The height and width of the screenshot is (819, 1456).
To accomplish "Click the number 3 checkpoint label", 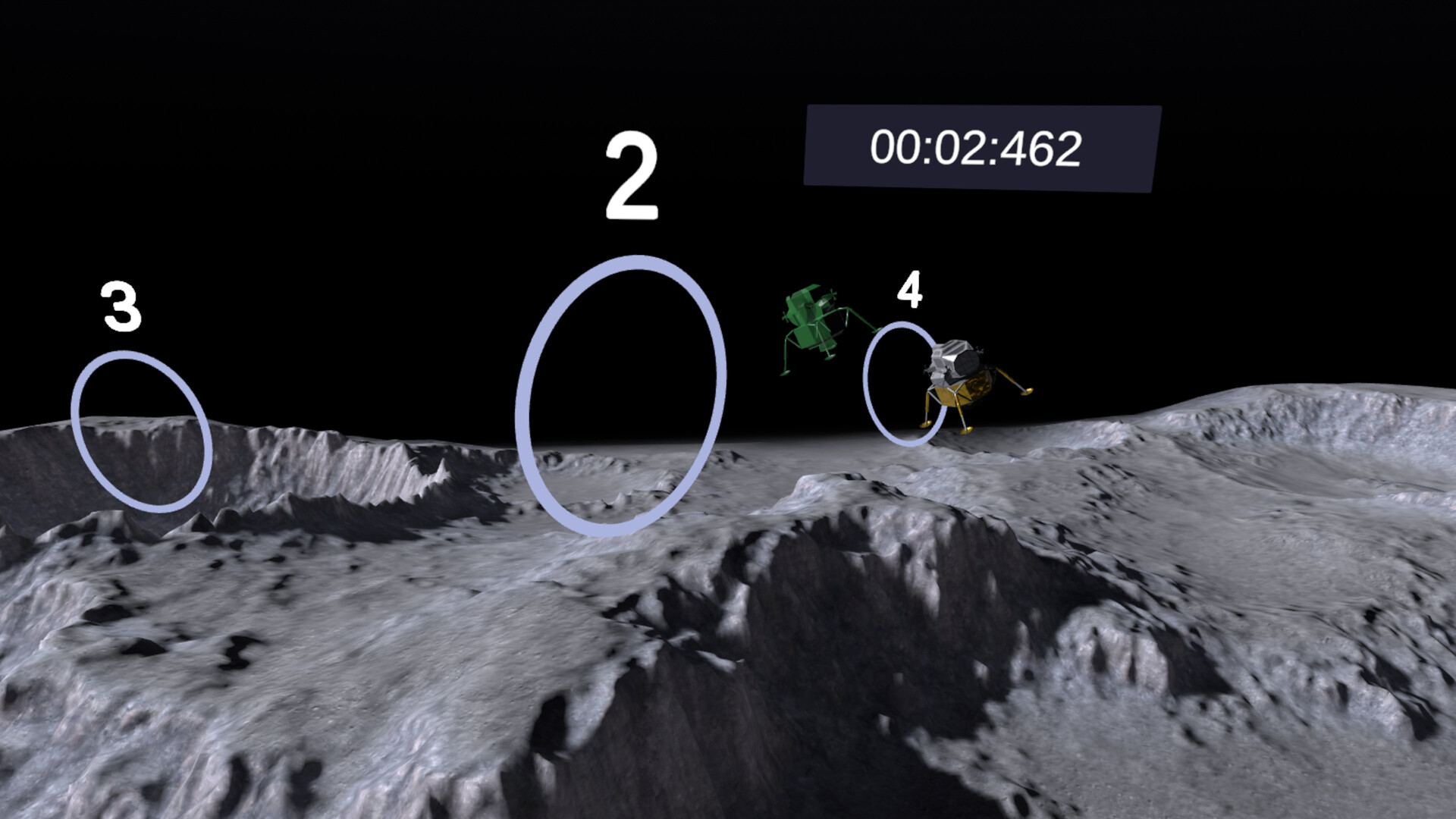I will pos(121,307).
